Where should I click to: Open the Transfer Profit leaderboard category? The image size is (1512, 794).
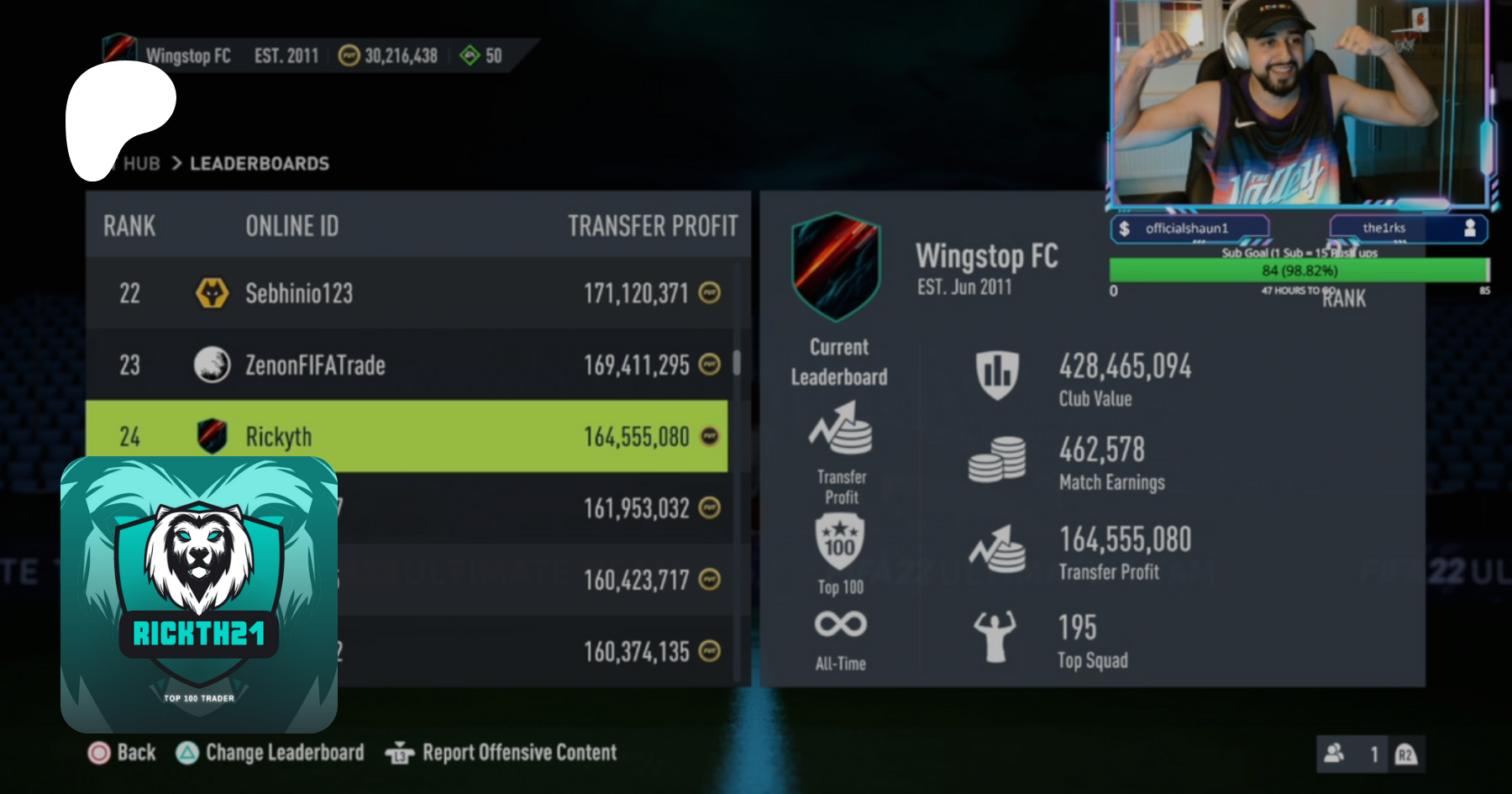pyautogui.click(x=841, y=453)
